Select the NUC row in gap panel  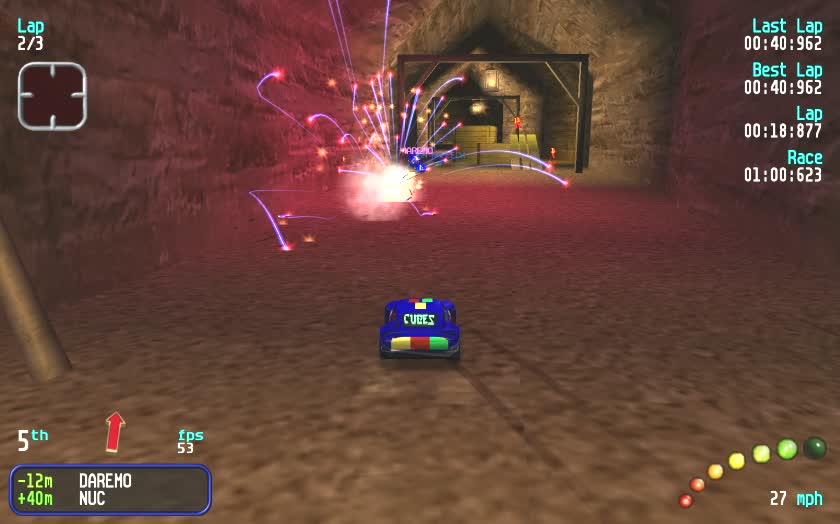[x=110, y=498]
